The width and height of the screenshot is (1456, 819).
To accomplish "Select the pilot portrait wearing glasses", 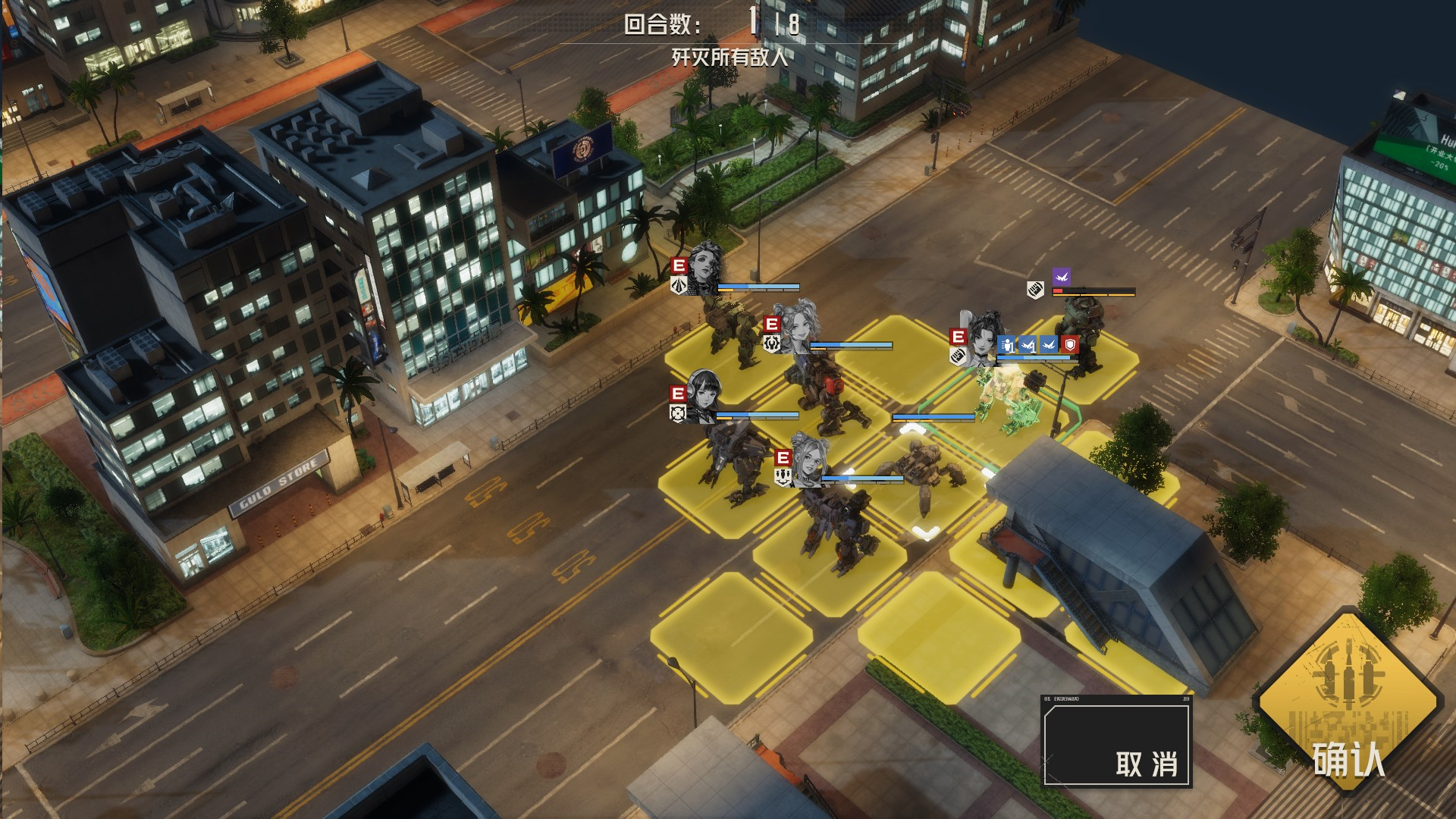I will click(x=808, y=459).
